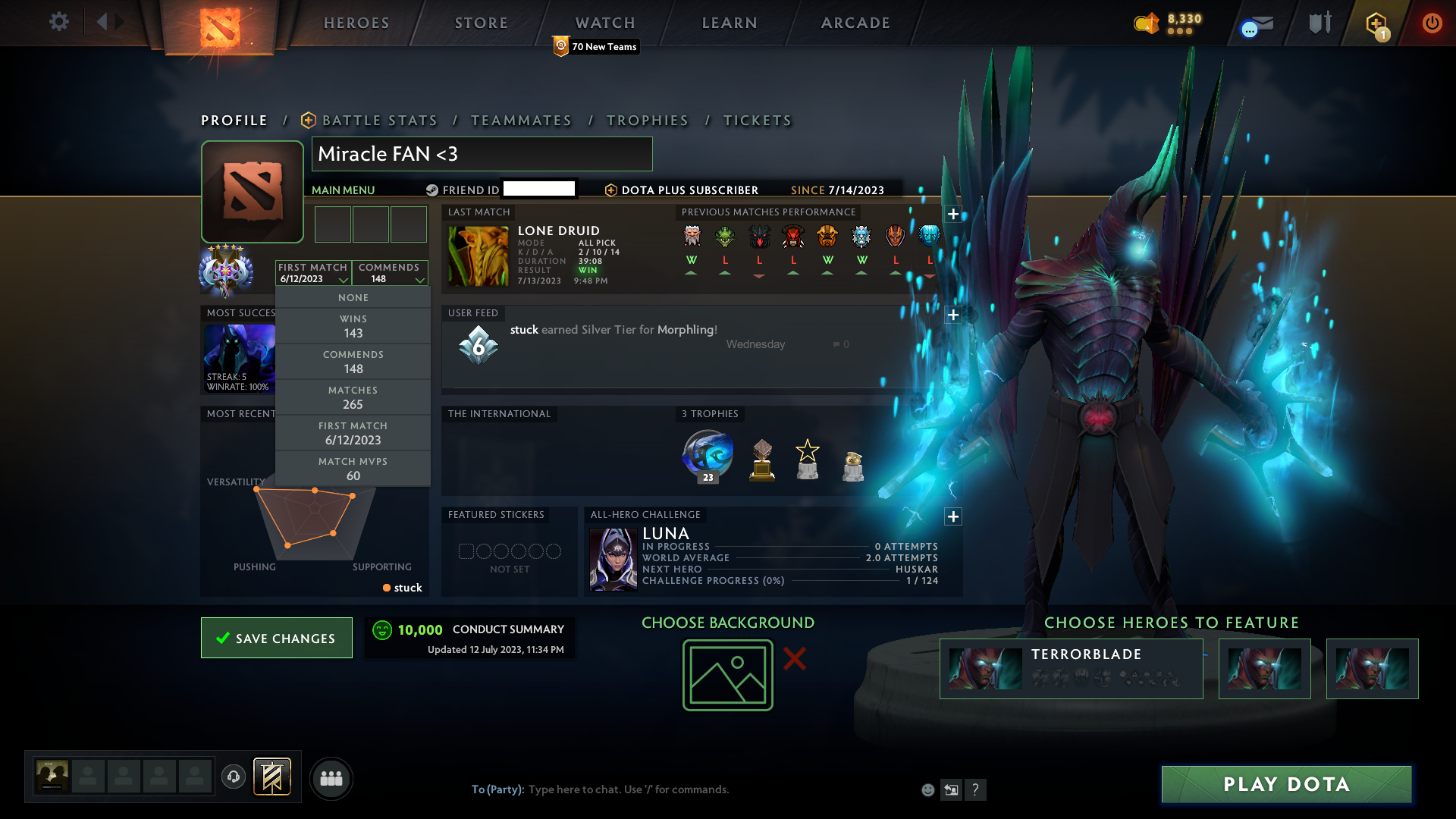Image resolution: width=1456 pixels, height=819 pixels.
Task: Open the settings gear icon
Action: point(58,22)
